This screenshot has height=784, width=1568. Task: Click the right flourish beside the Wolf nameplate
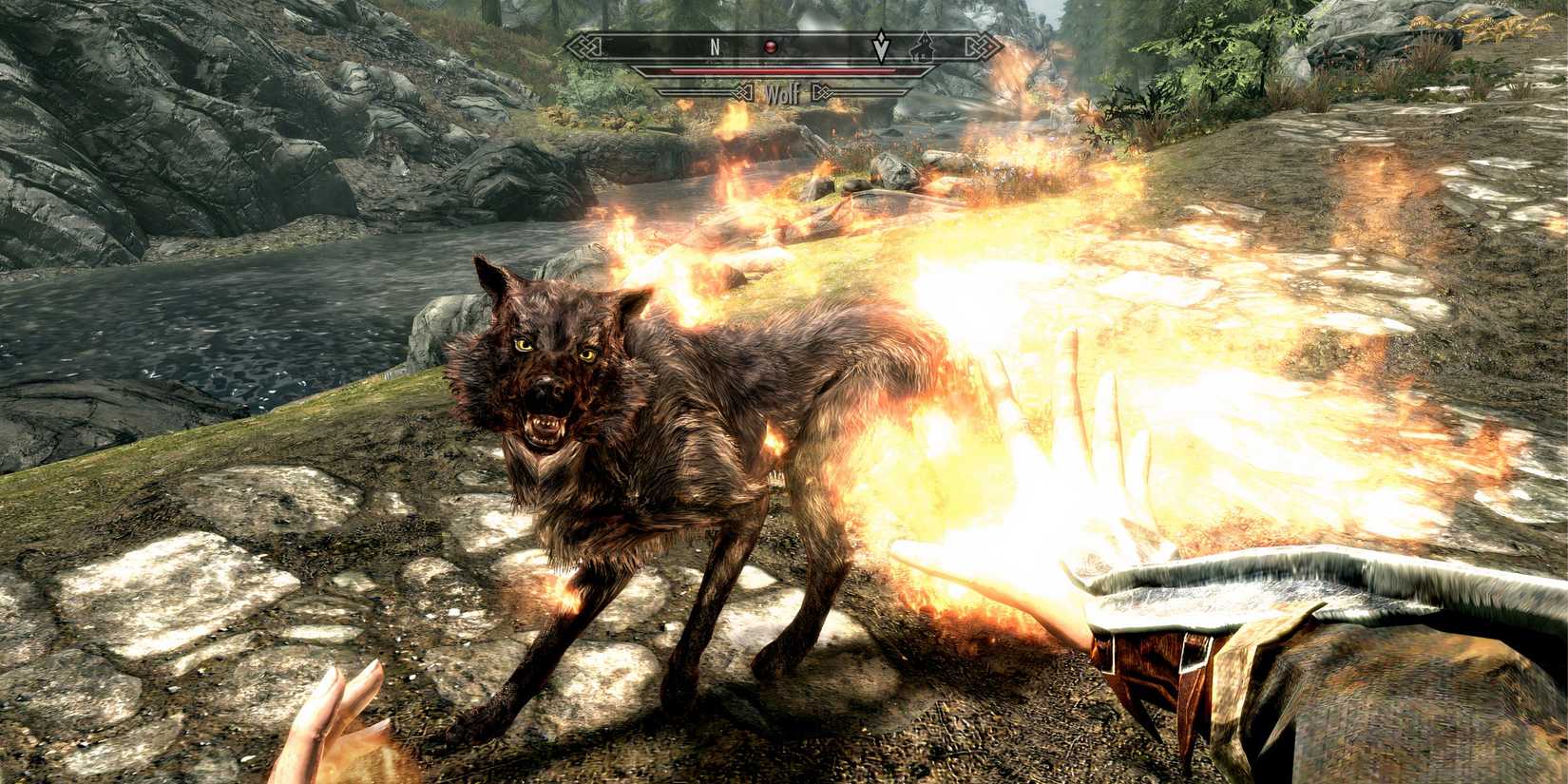point(821,90)
